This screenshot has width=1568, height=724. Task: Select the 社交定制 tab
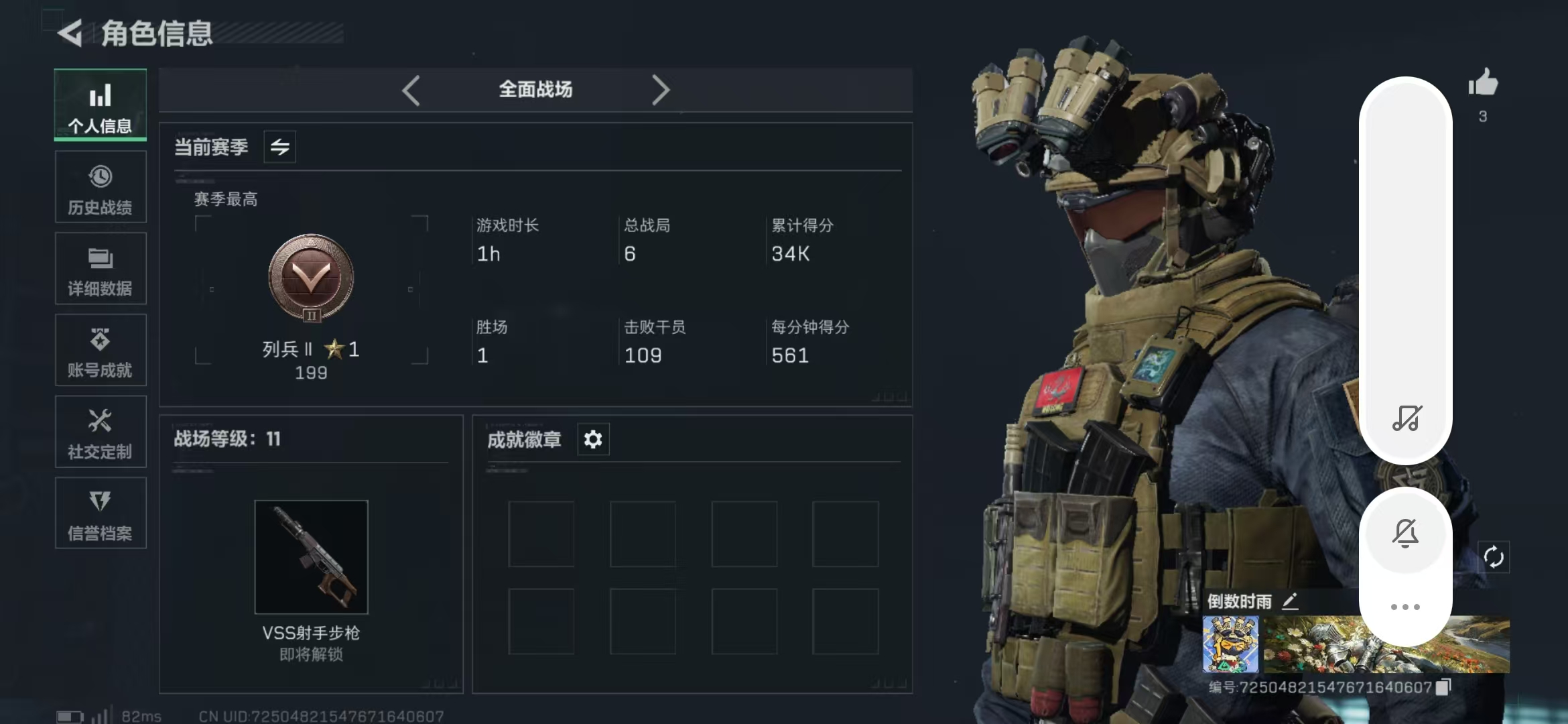tap(101, 432)
